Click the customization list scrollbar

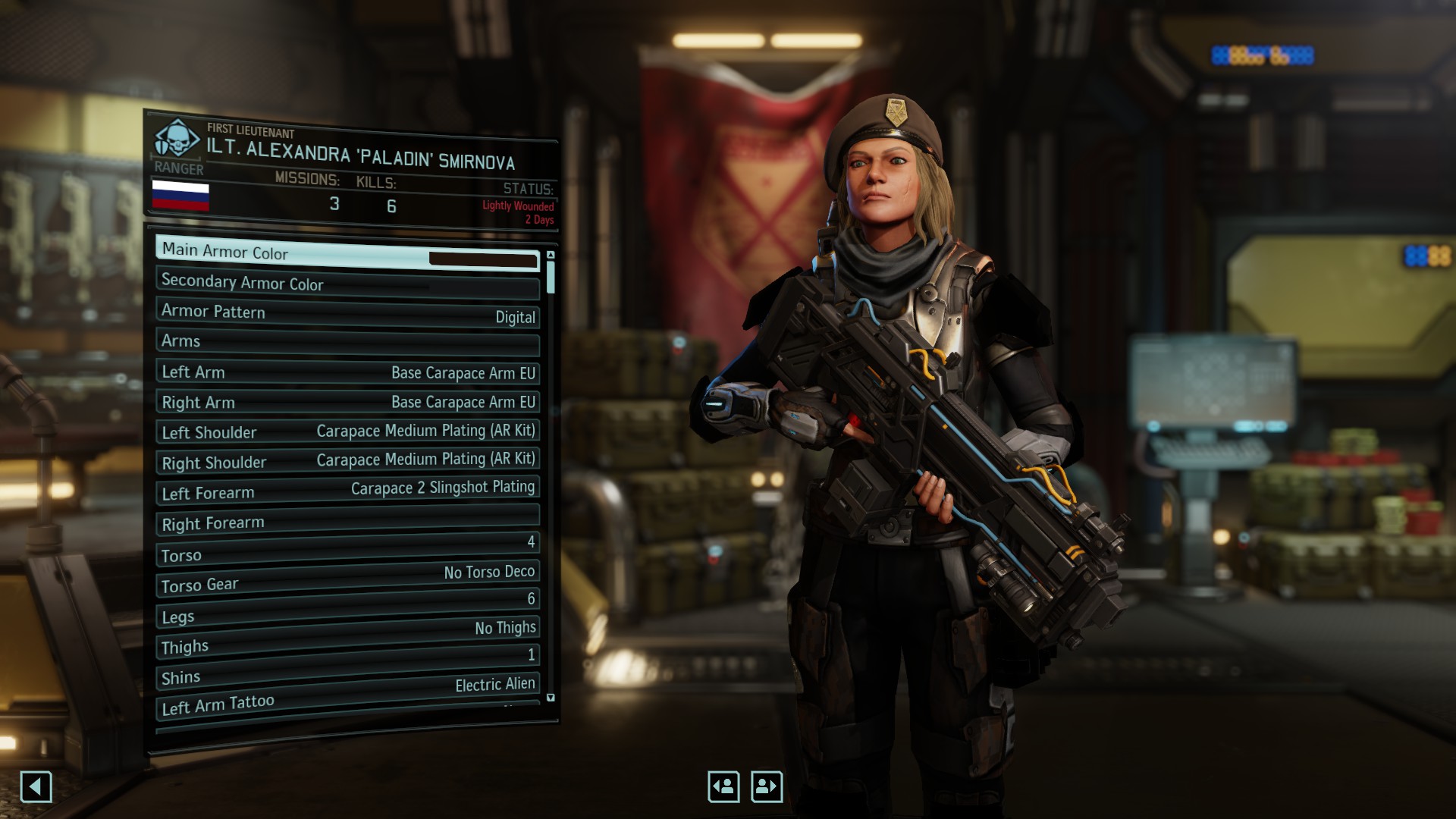(551, 277)
